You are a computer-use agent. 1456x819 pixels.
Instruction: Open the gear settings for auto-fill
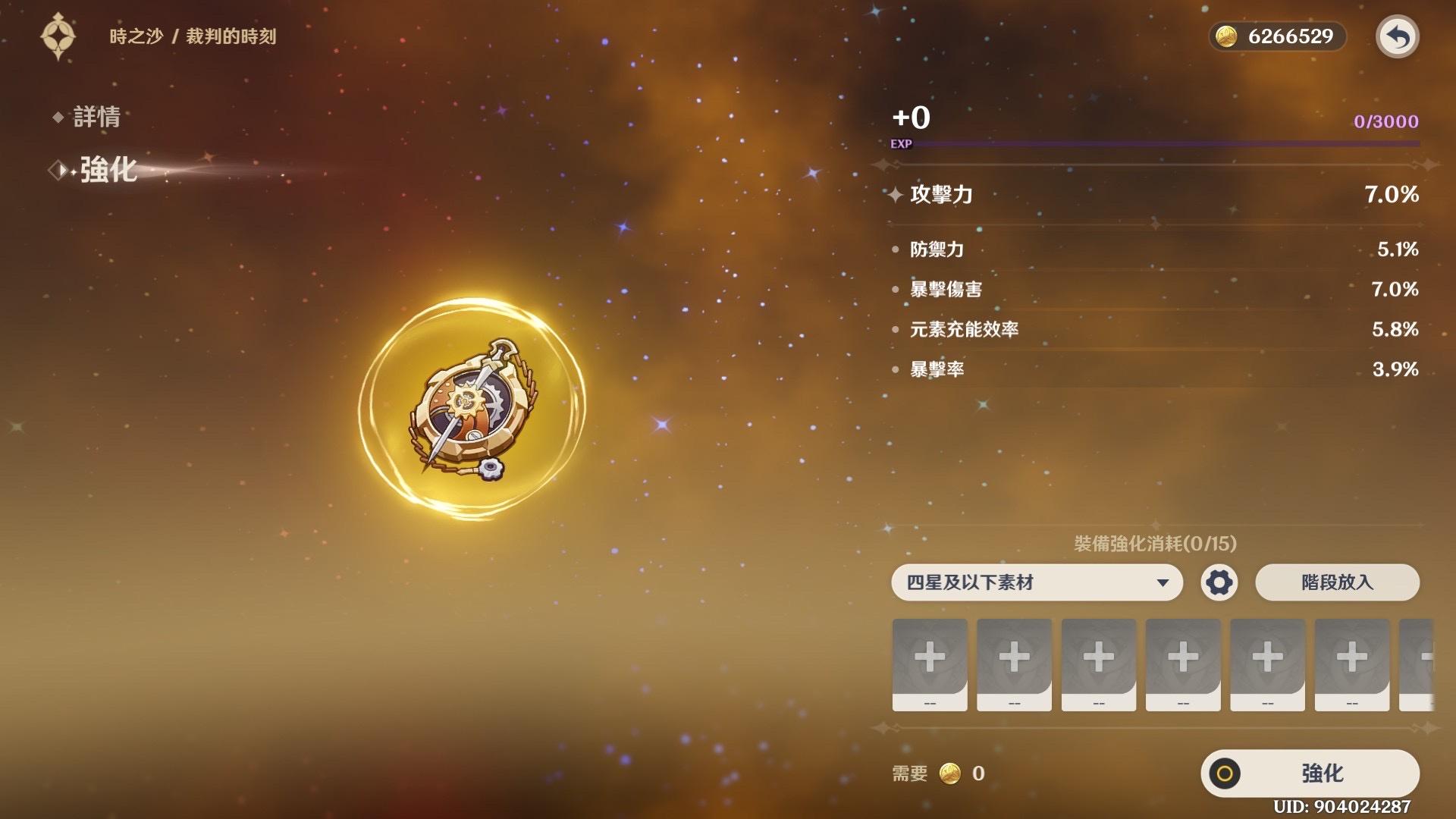pyautogui.click(x=1219, y=582)
